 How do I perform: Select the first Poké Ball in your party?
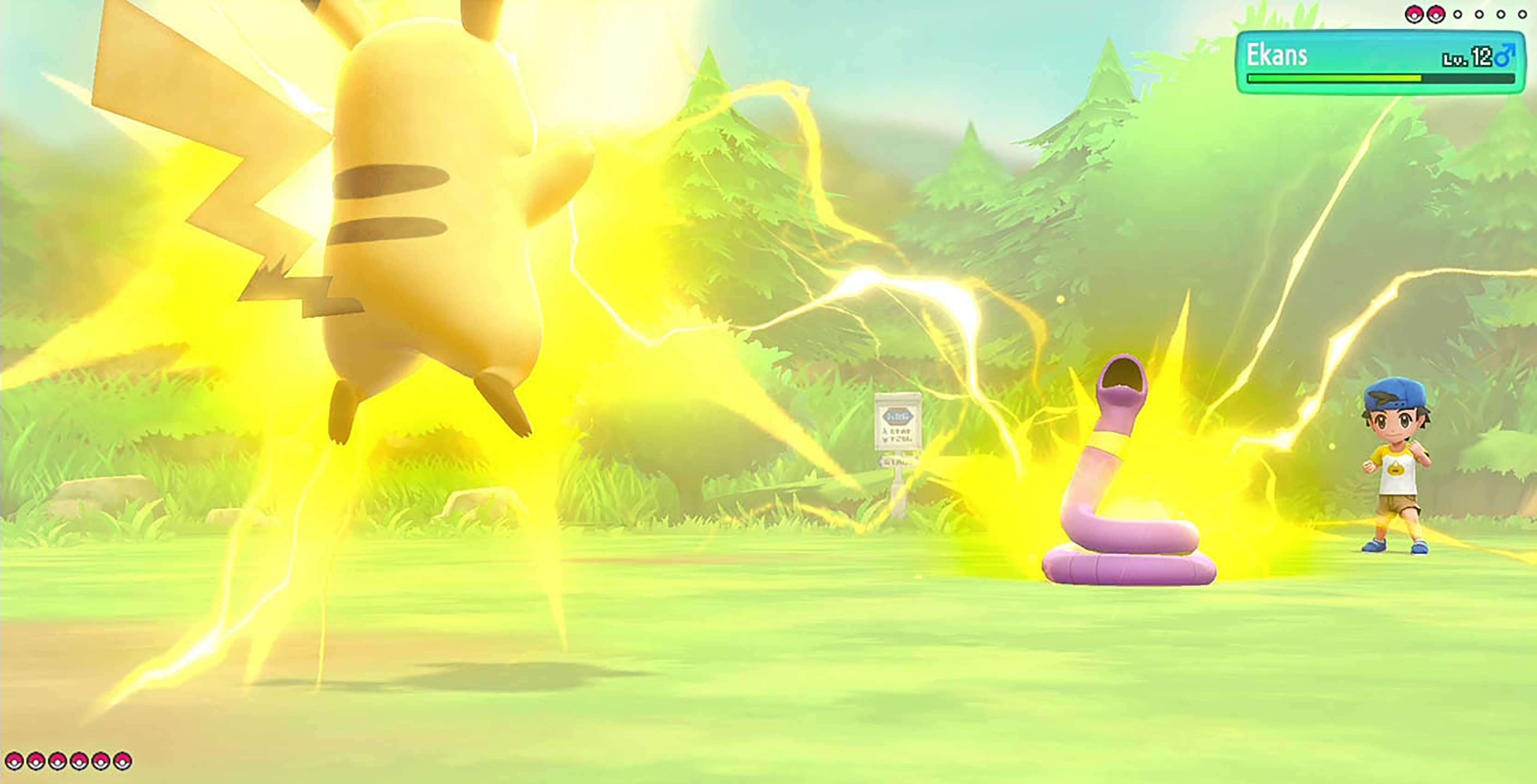point(14,762)
